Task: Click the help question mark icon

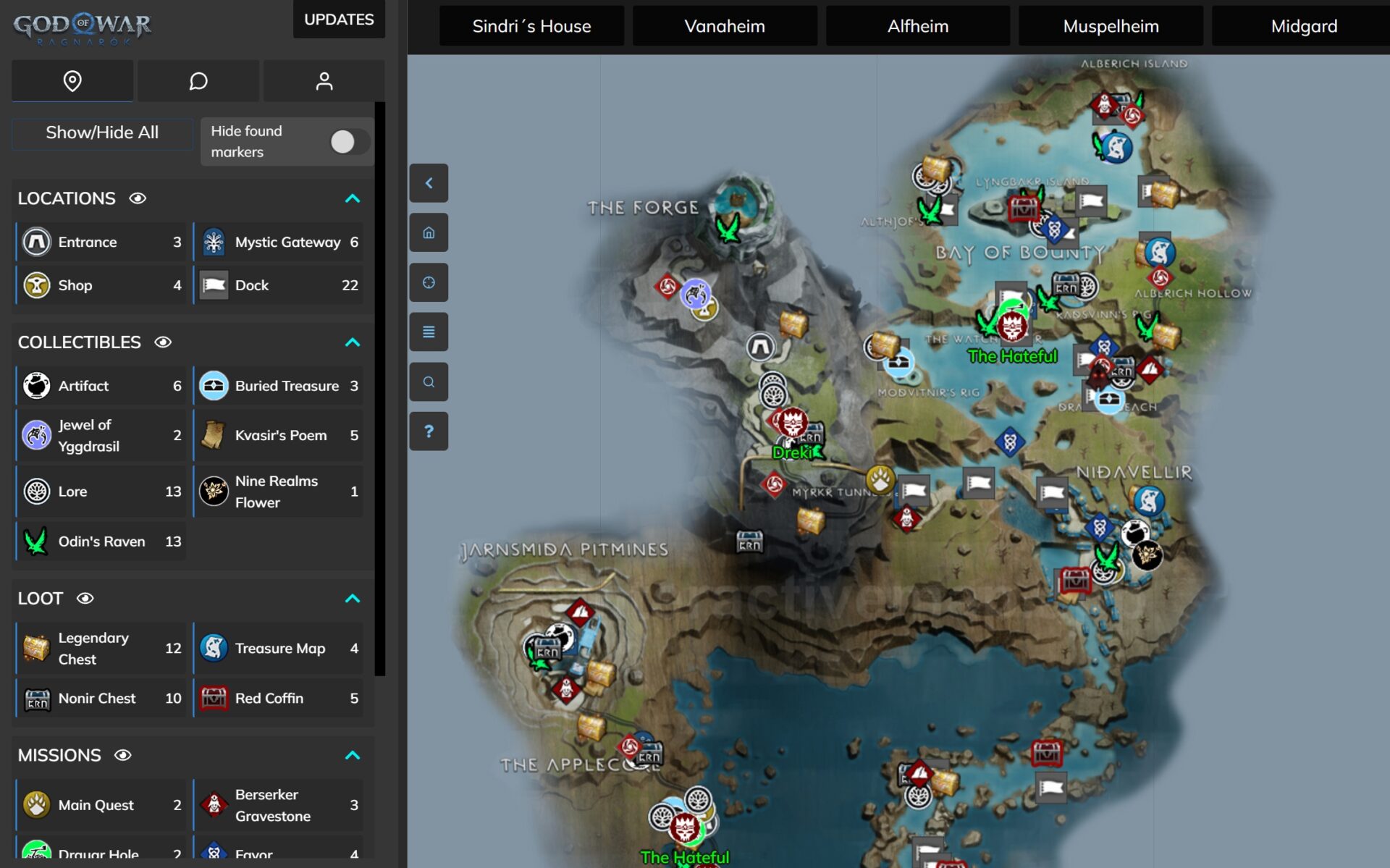Action: tap(429, 431)
